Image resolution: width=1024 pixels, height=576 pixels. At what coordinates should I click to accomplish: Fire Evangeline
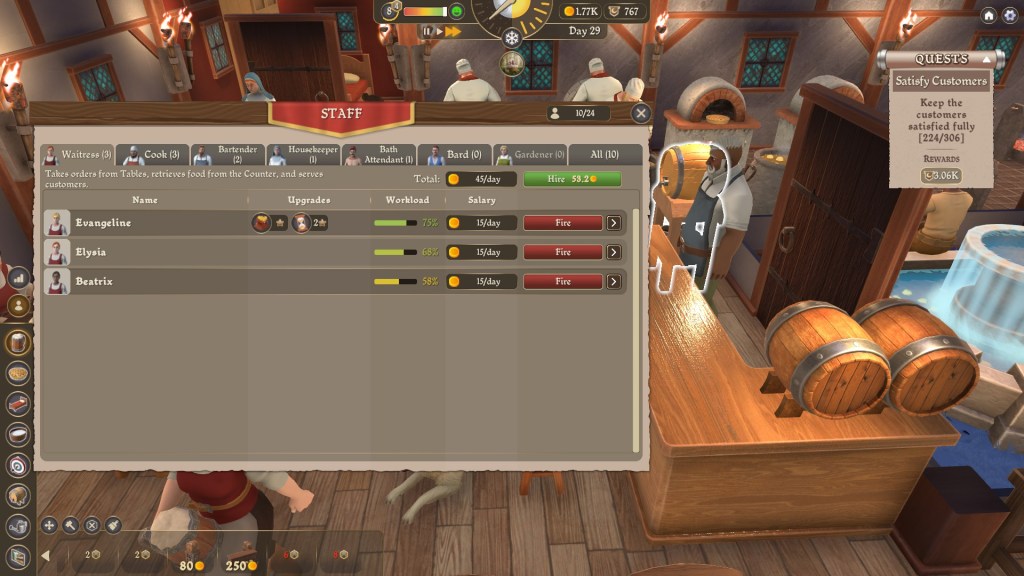click(563, 223)
